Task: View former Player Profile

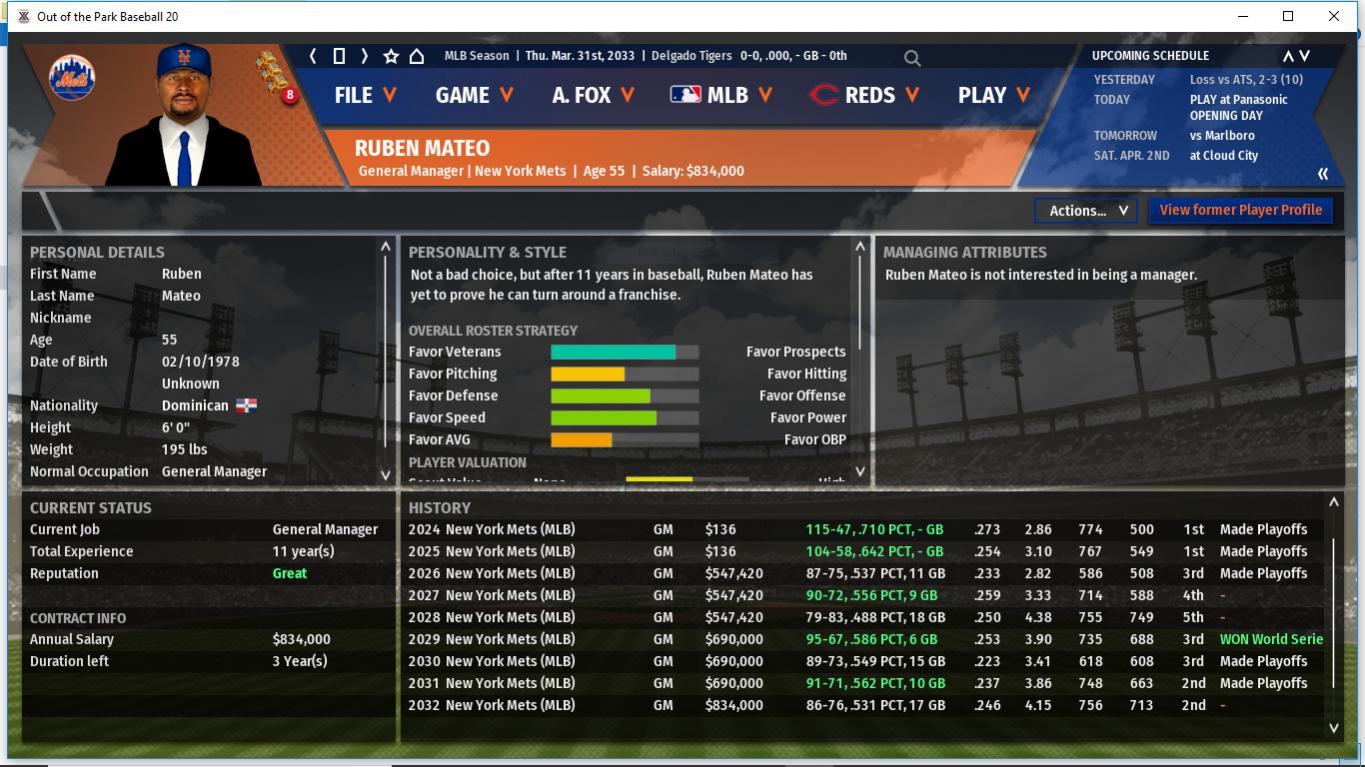Action: pyautogui.click(x=1240, y=210)
